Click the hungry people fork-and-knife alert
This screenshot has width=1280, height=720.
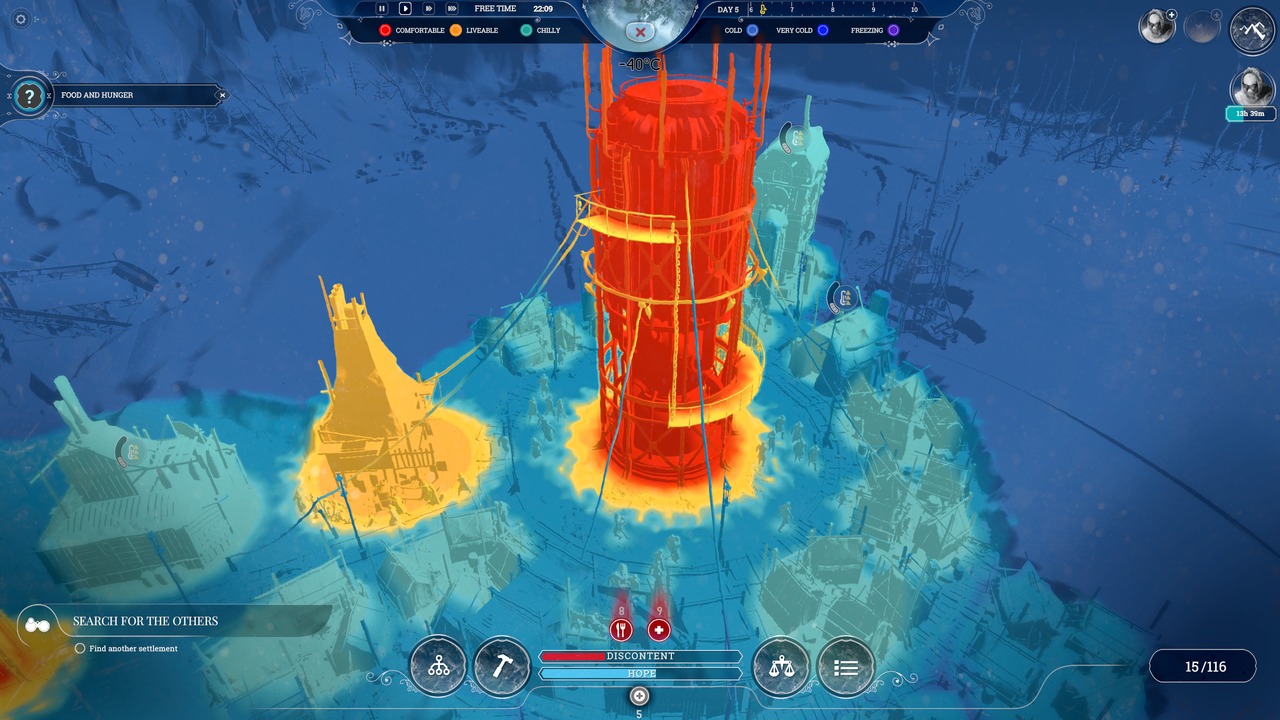point(621,630)
